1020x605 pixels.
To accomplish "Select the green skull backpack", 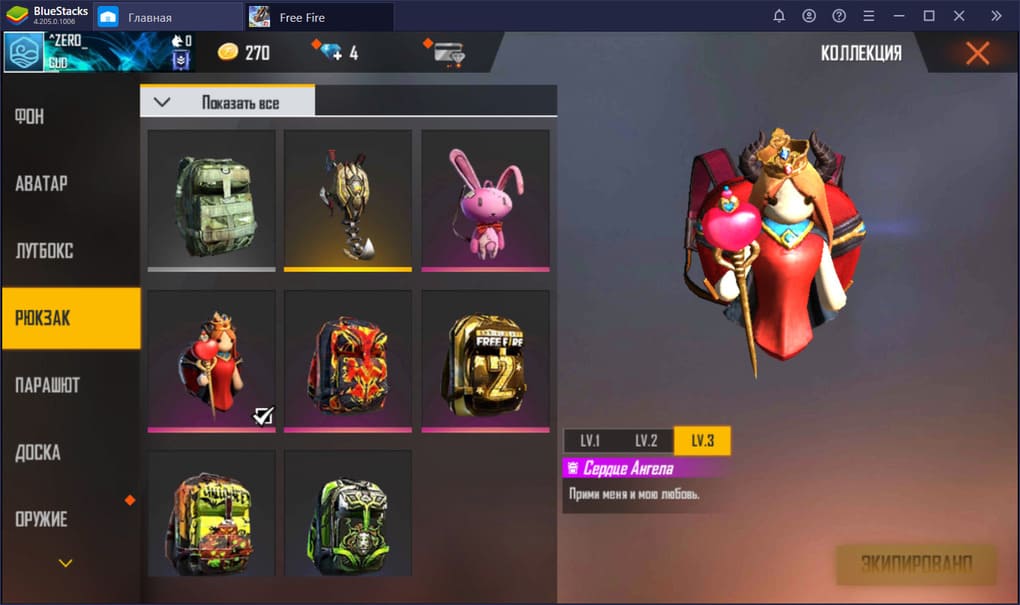I will point(348,512).
